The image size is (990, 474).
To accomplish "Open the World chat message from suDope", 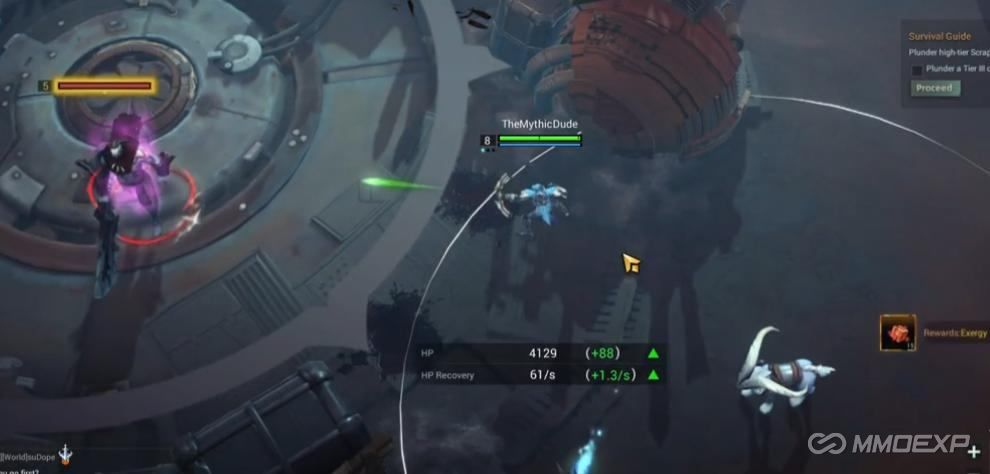I will pos(28,457).
